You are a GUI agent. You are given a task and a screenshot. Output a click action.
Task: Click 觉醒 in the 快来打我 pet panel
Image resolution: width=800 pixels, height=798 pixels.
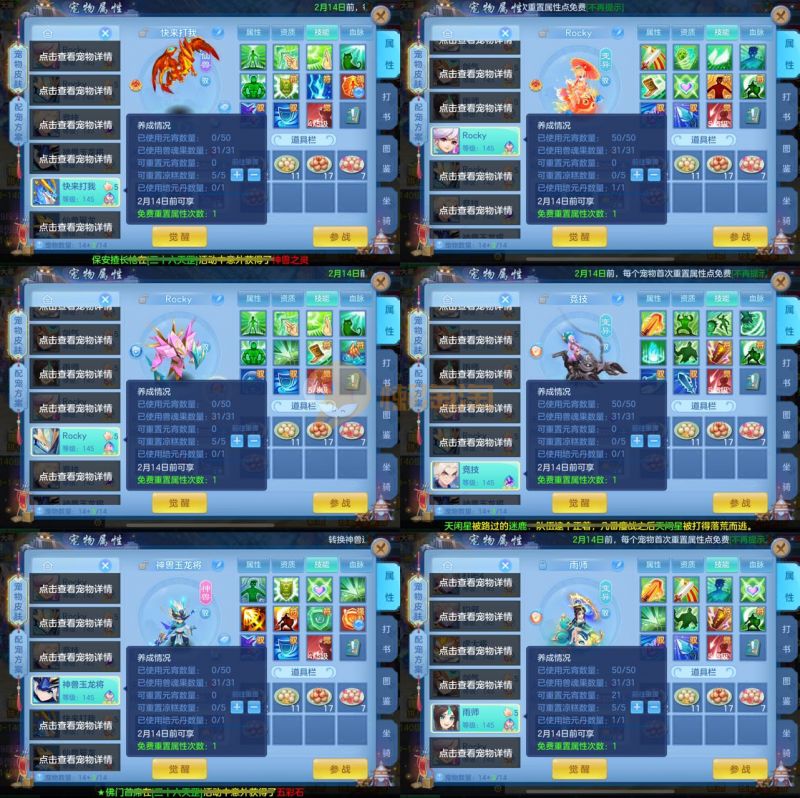point(179,237)
